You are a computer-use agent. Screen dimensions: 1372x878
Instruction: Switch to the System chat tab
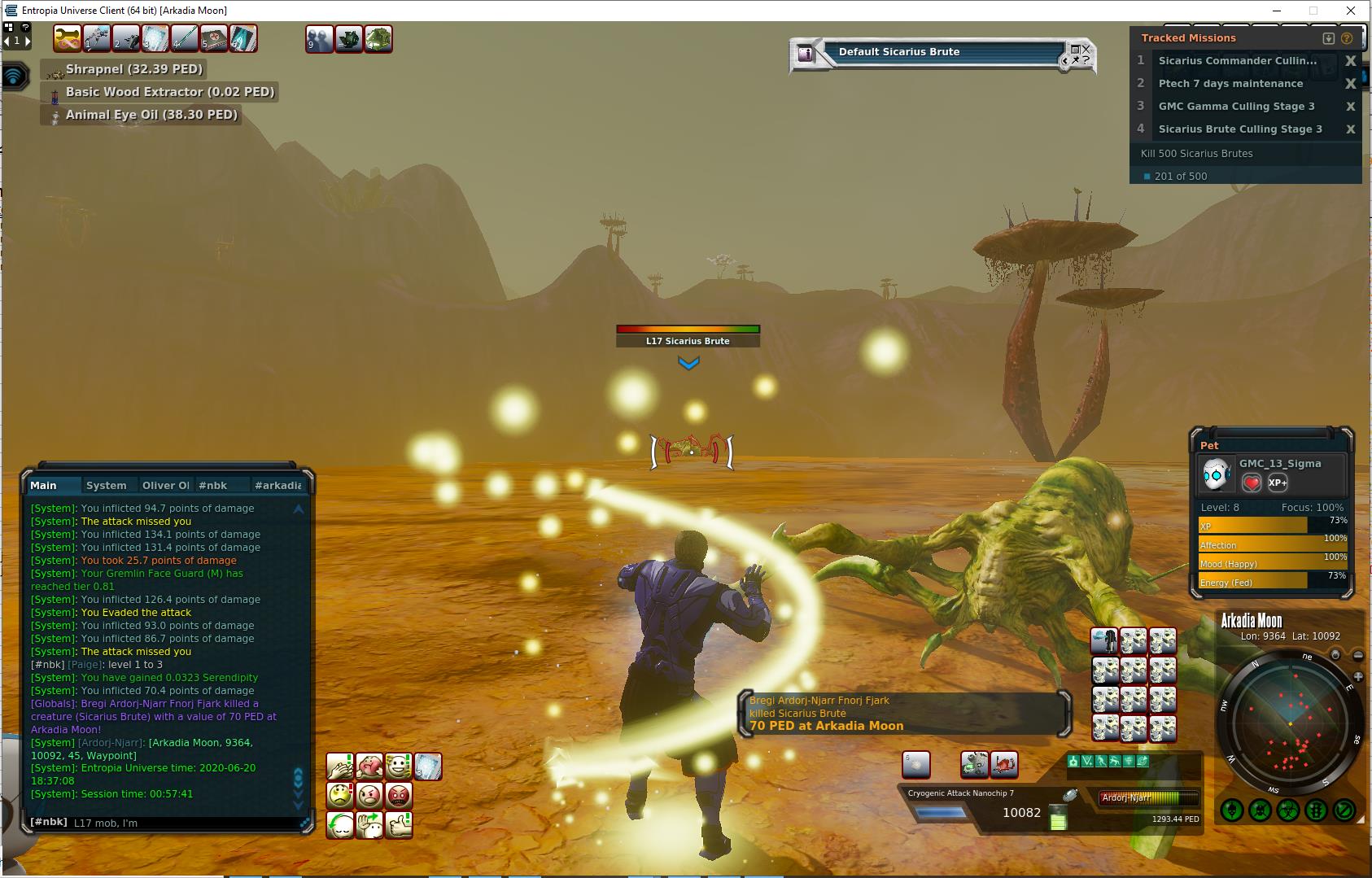[x=107, y=485]
